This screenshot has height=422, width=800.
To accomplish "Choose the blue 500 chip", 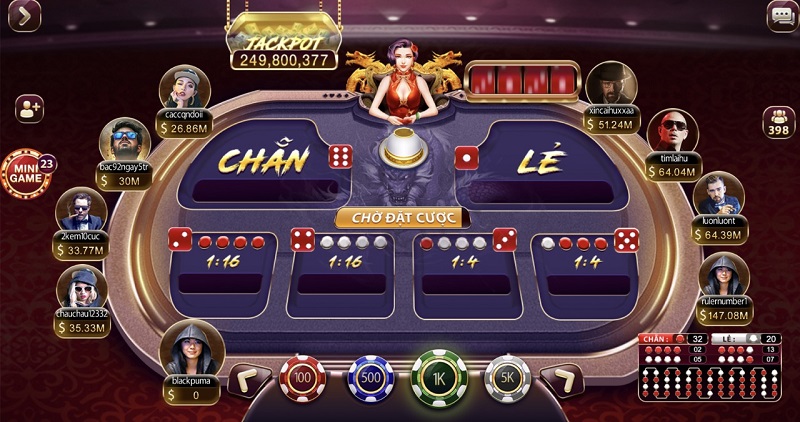I will (x=371, y=378).
